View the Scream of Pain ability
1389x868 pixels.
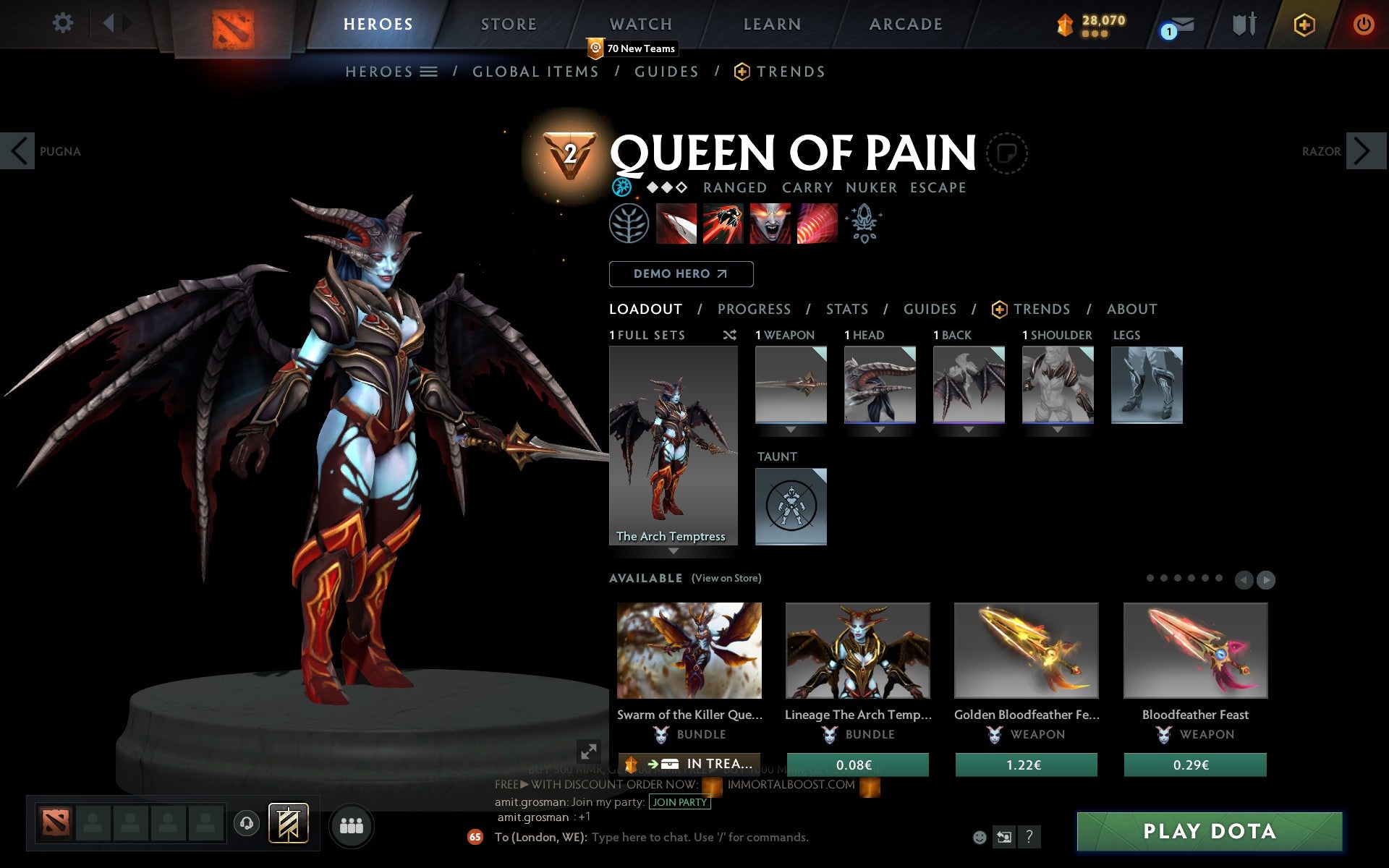click(x=770, y=224)
